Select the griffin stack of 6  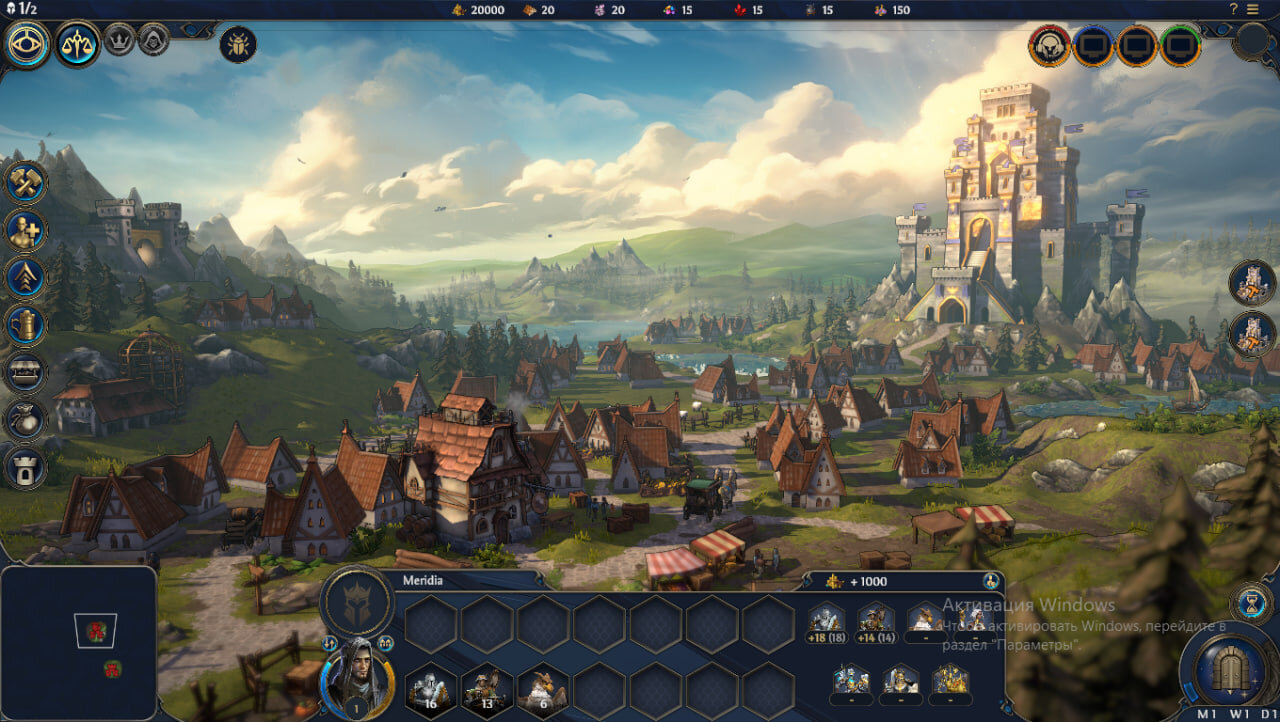pyautogui.click(x=543, y=688)
